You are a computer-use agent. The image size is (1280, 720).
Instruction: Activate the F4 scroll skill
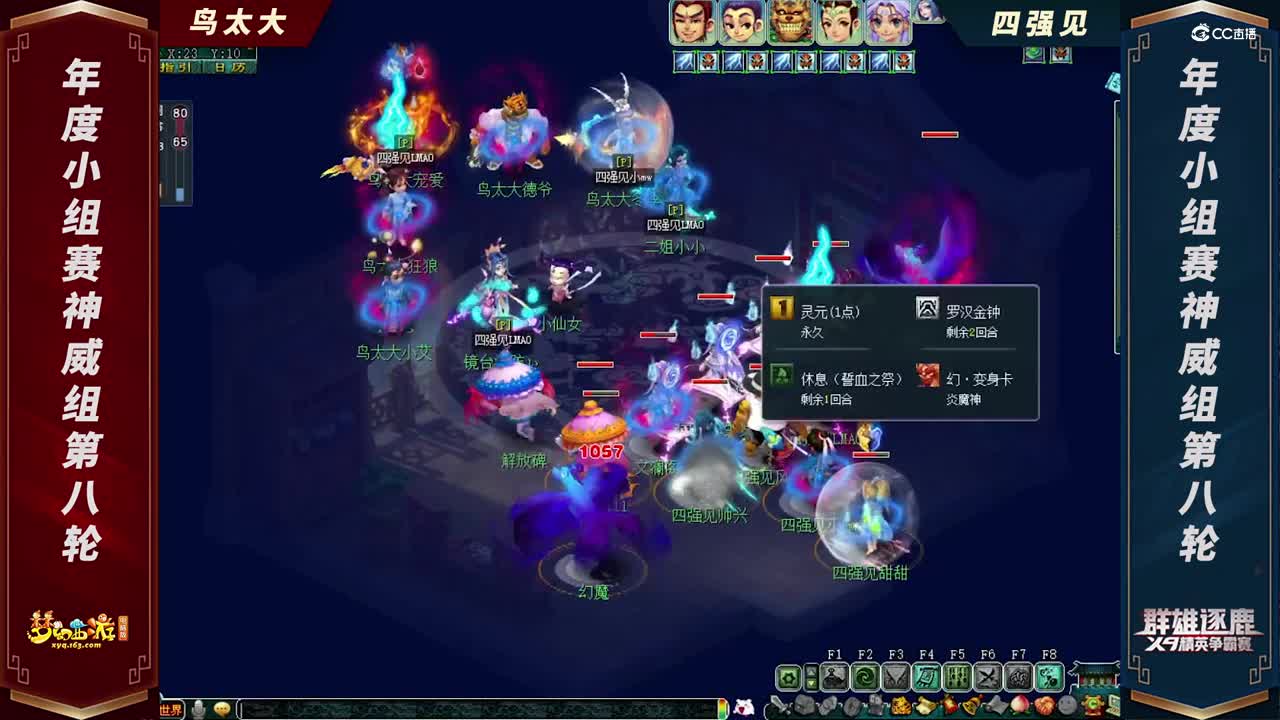click(926, 678)
